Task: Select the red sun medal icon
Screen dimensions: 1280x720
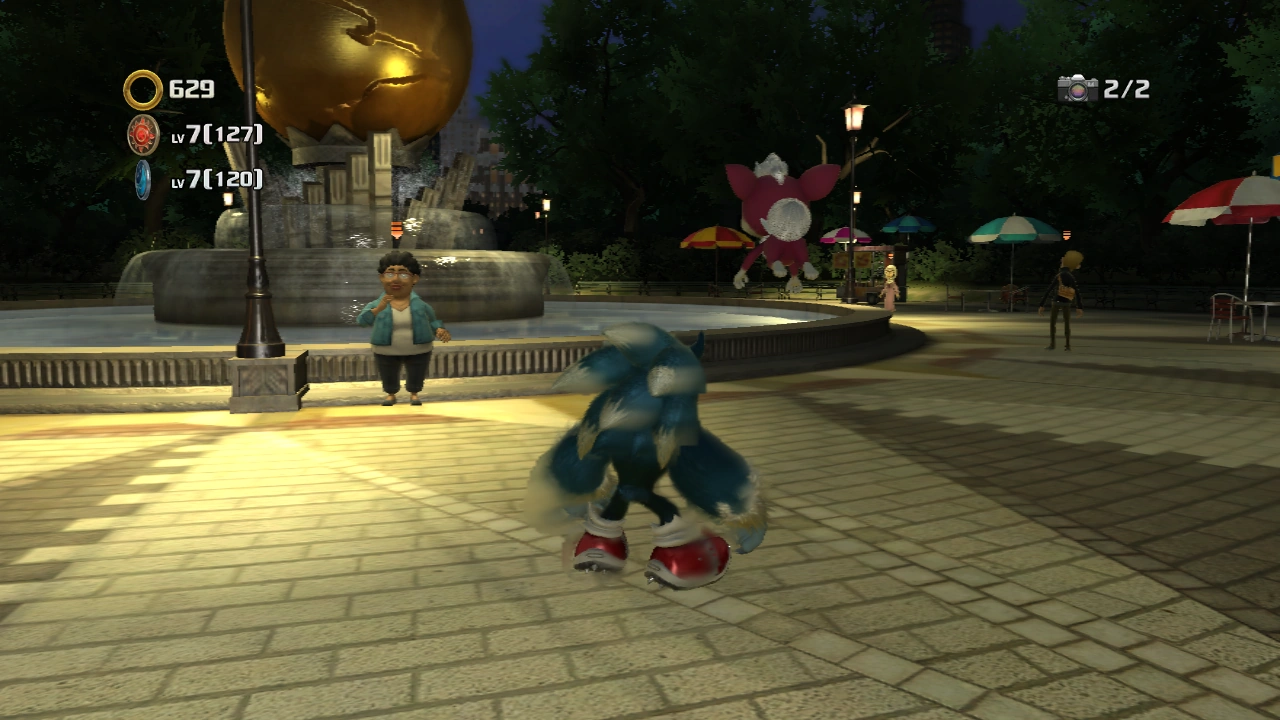Action: coord(143,134)
